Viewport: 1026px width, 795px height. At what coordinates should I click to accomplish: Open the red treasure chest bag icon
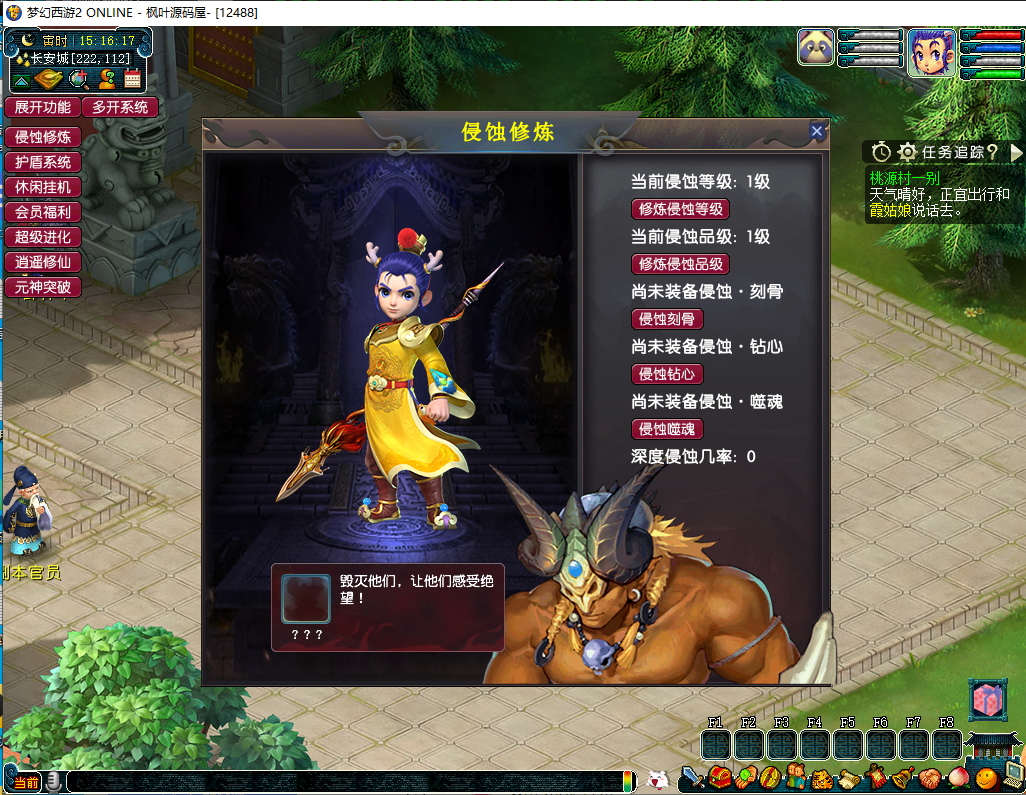pos(720,776)
